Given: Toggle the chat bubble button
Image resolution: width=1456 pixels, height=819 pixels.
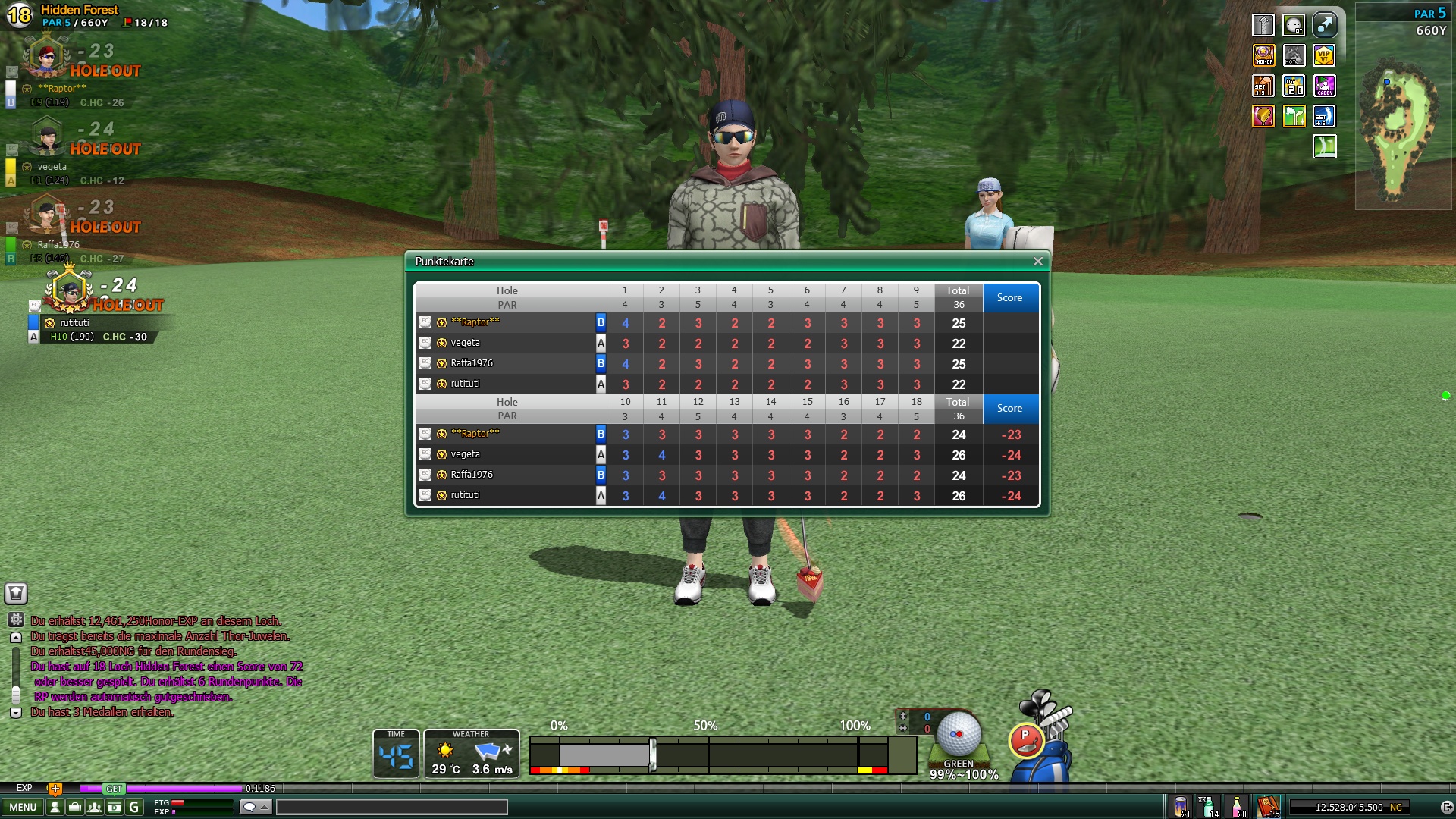Looking at the screenshot, I should (255, 808).
